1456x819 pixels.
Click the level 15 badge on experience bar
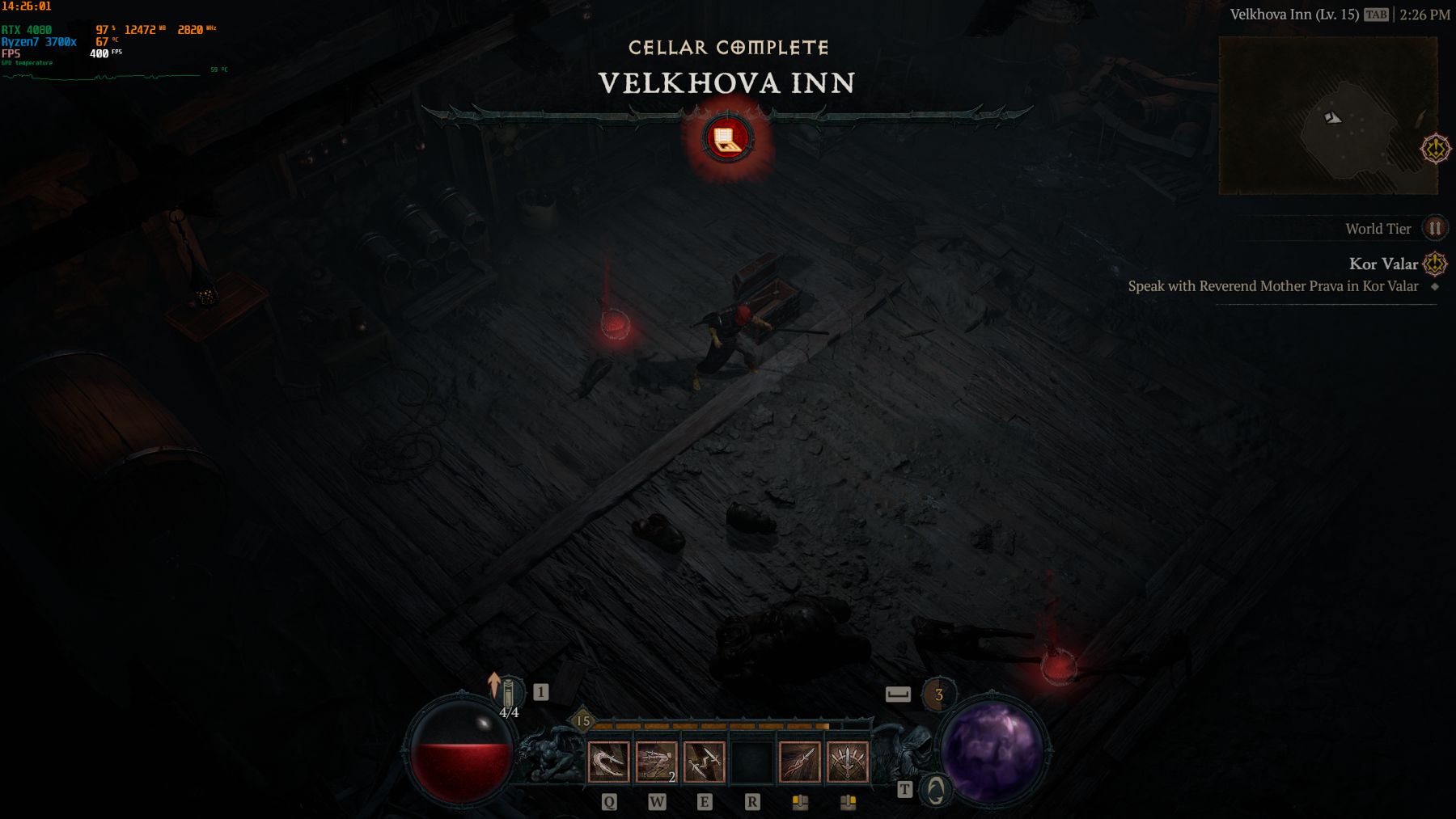(x=582, y=720)
